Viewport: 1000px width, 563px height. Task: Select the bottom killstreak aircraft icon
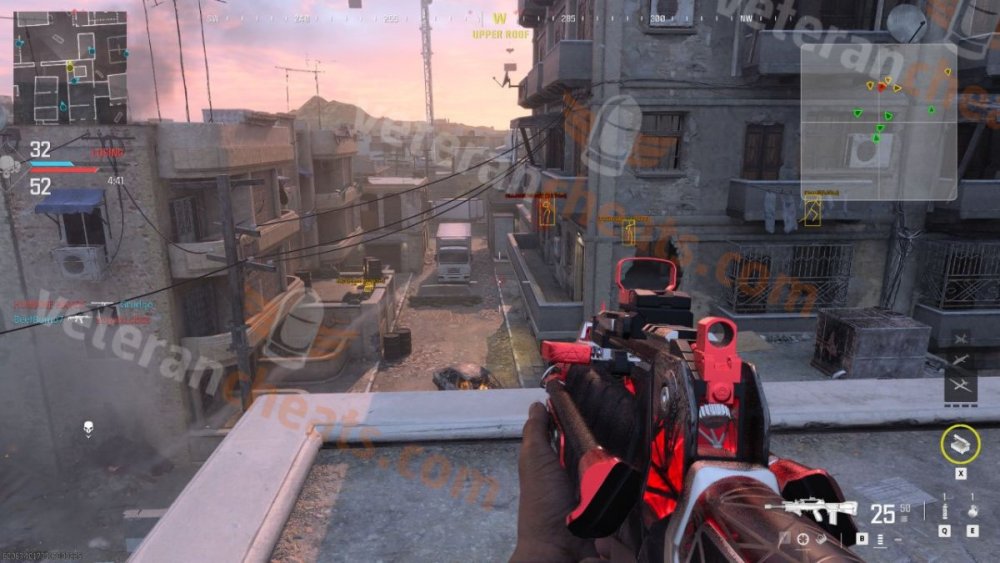[x=960, y=386]
